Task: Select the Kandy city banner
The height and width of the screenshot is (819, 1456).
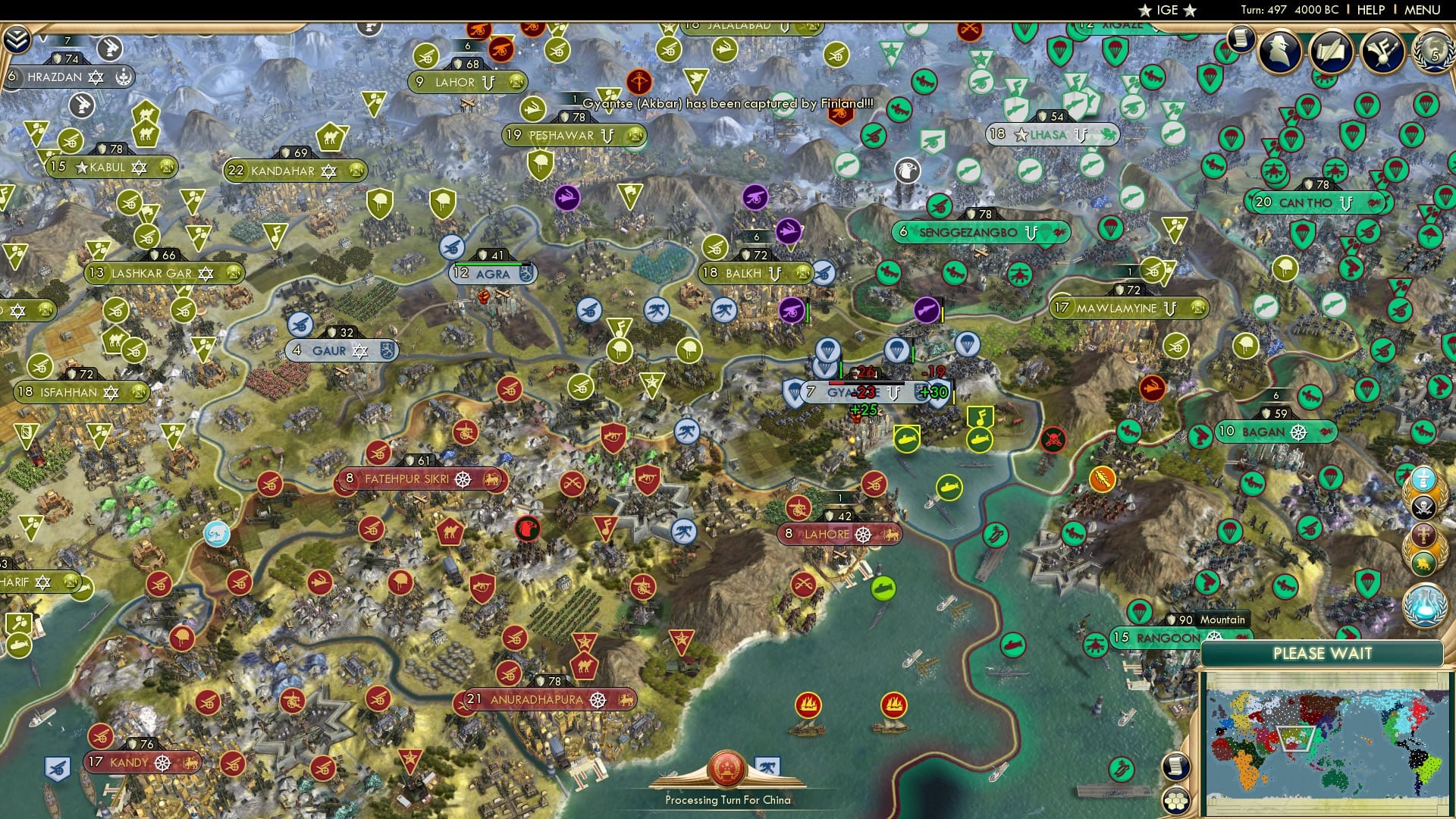Action: tap(141, 763)
